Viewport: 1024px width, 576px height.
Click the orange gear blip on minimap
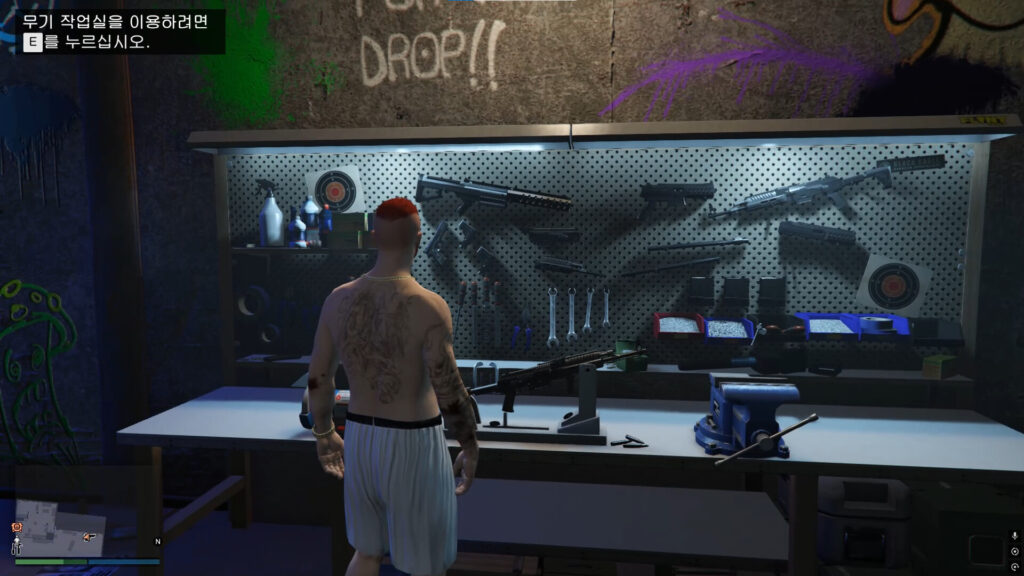click(17, 526)
